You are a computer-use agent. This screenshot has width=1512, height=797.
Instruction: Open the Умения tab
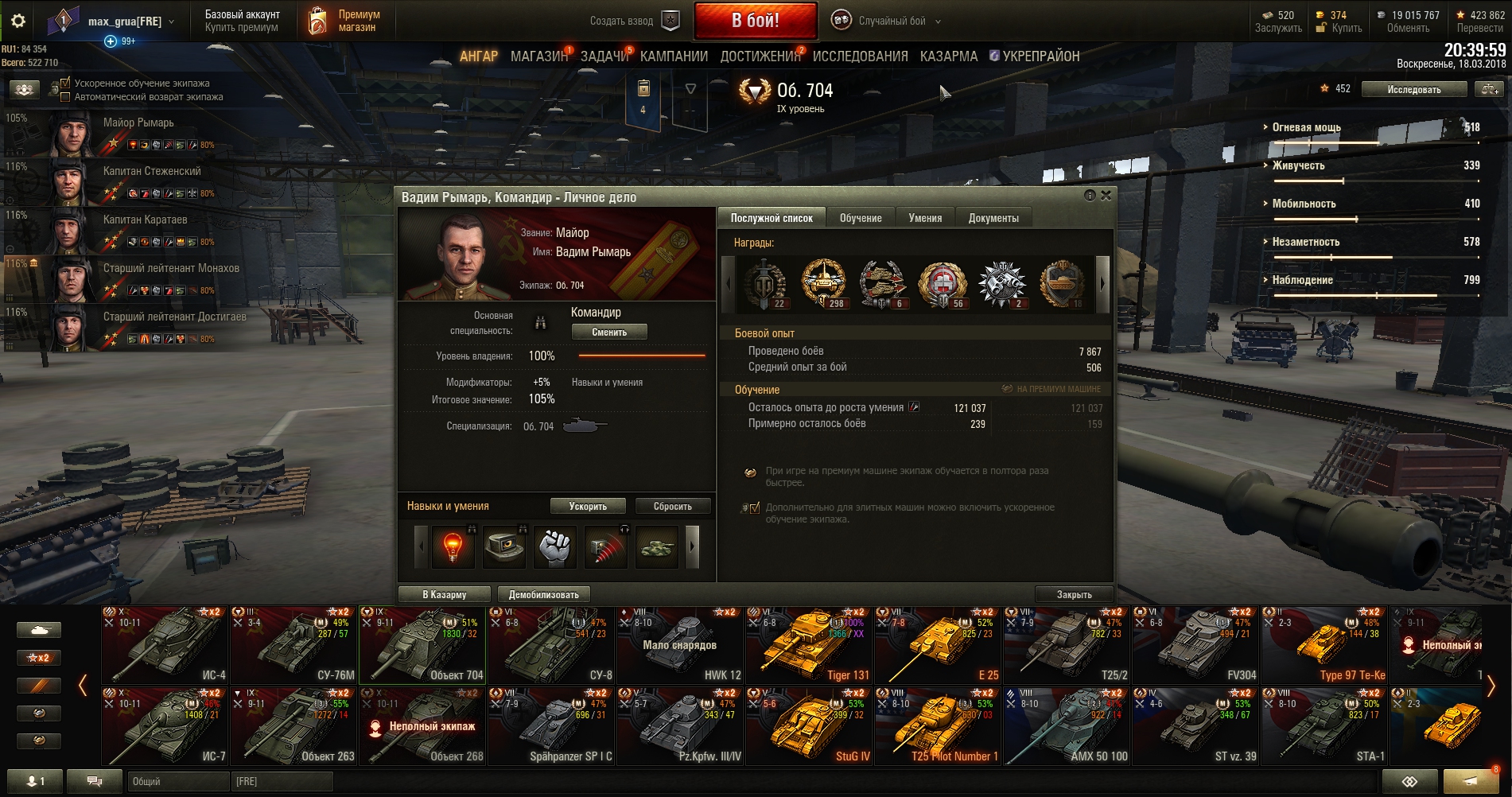click(x=925, y=218)
